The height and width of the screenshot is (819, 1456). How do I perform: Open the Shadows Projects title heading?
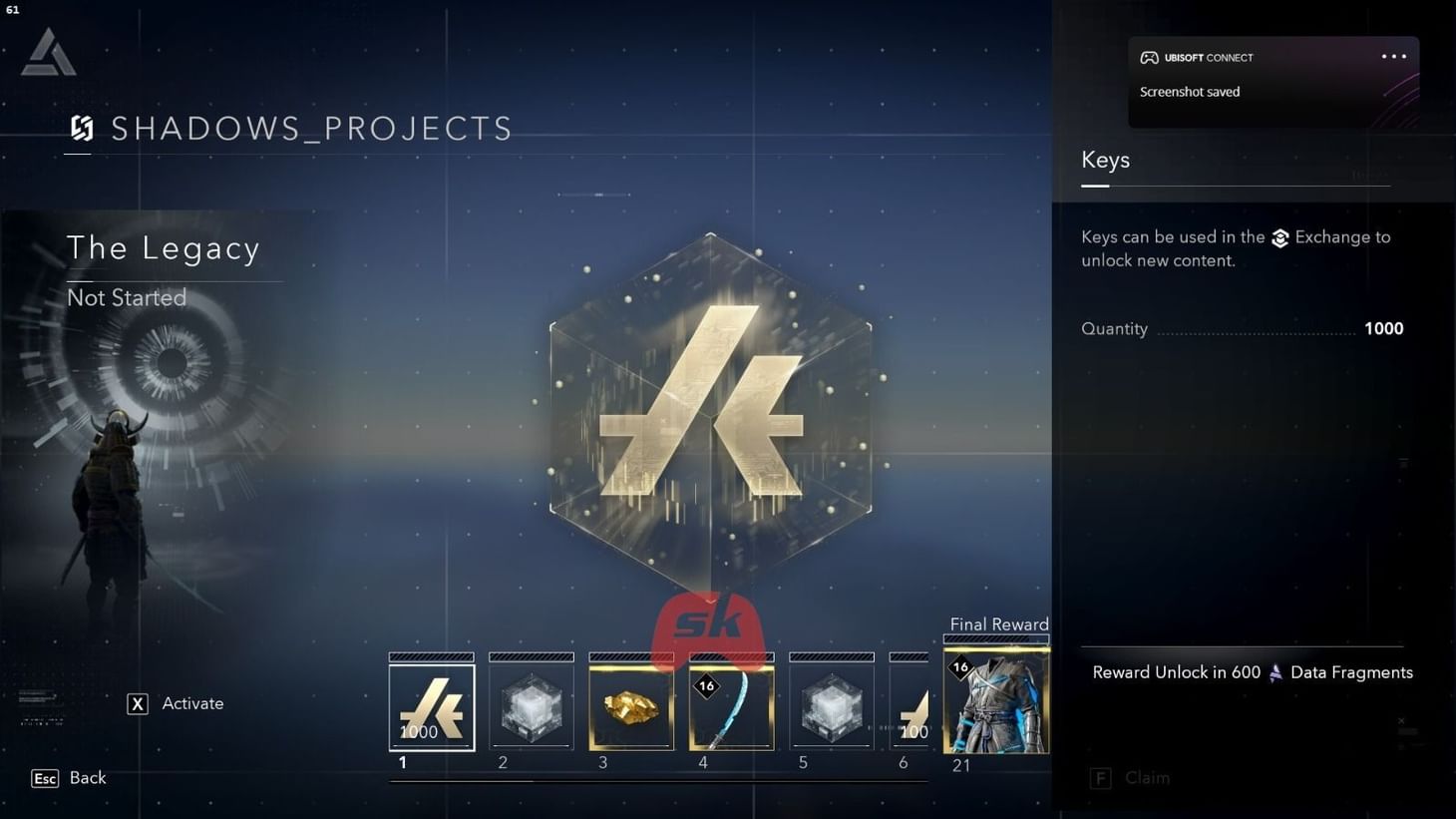click(x=311, y=129)
